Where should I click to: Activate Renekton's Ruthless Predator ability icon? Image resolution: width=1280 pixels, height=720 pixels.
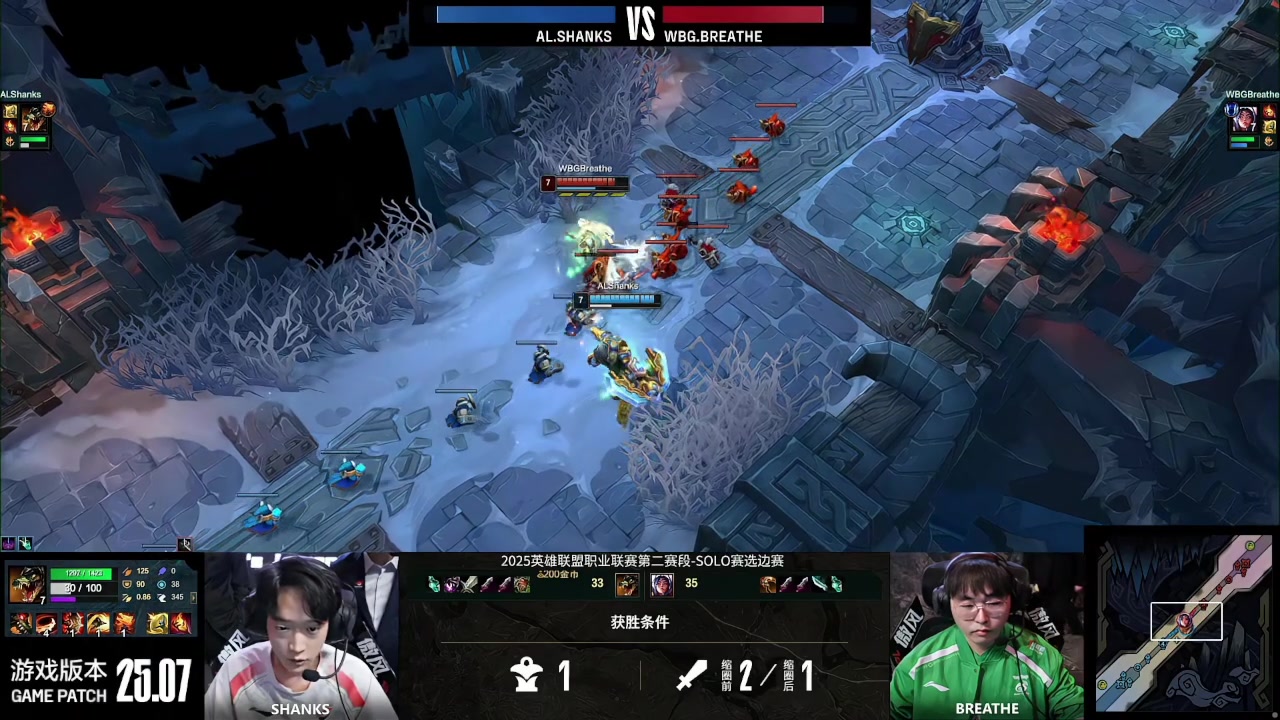(72, 625)
